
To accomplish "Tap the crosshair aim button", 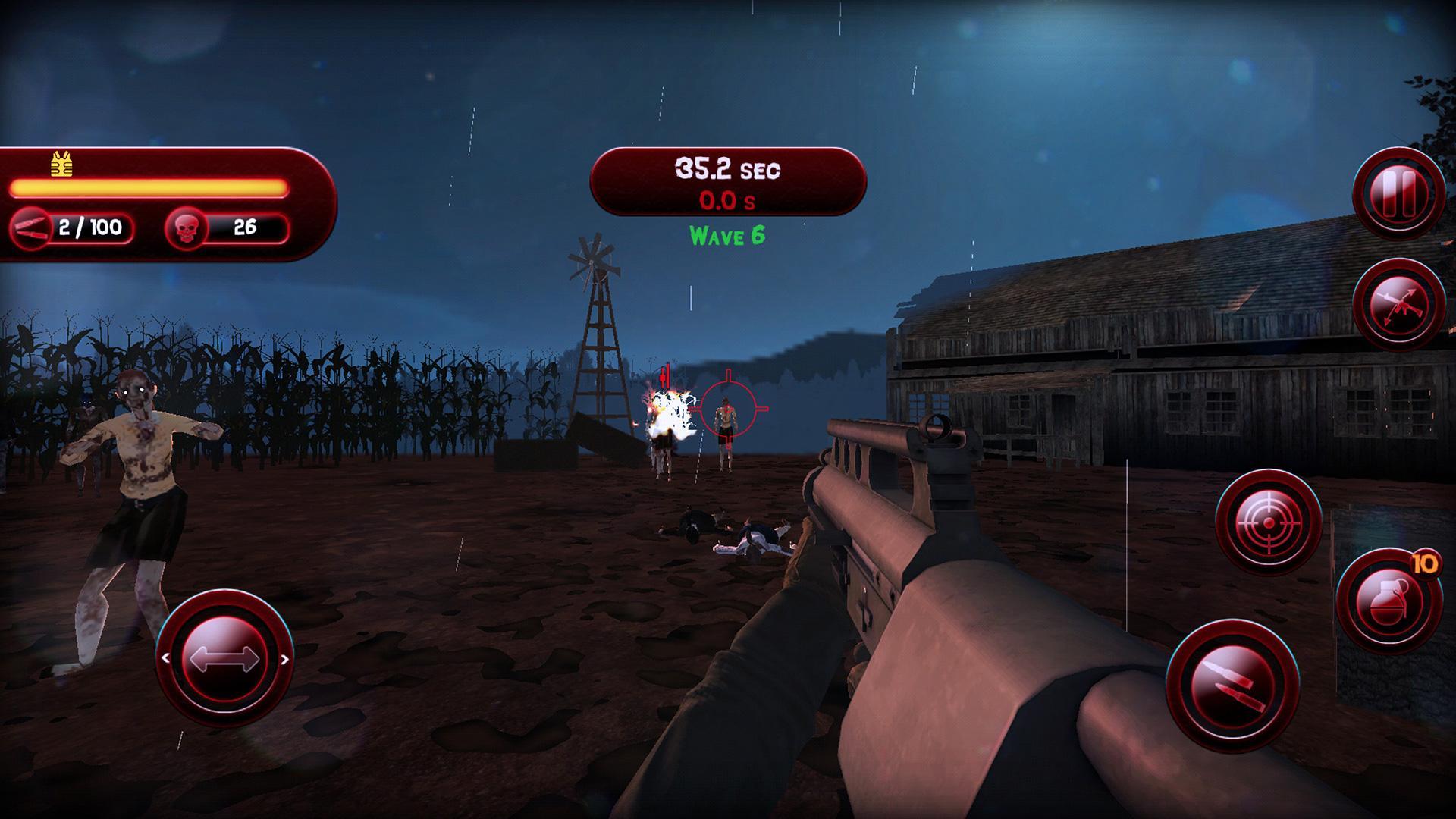I will (1268, 523).
